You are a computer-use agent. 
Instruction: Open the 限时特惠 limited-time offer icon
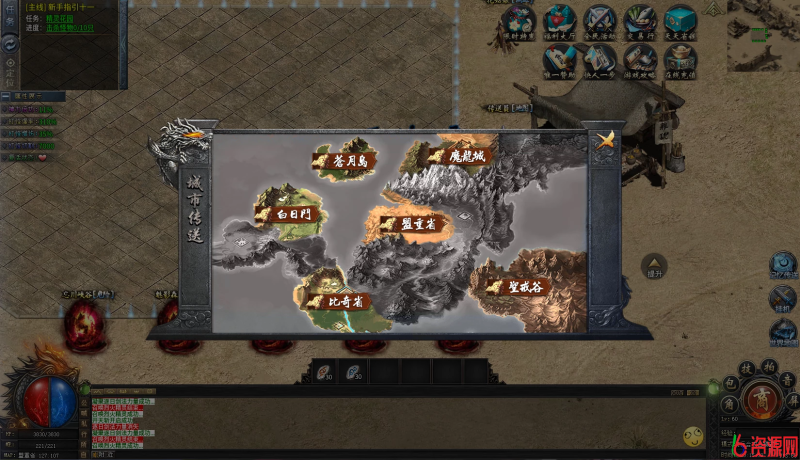coord(519,22)
